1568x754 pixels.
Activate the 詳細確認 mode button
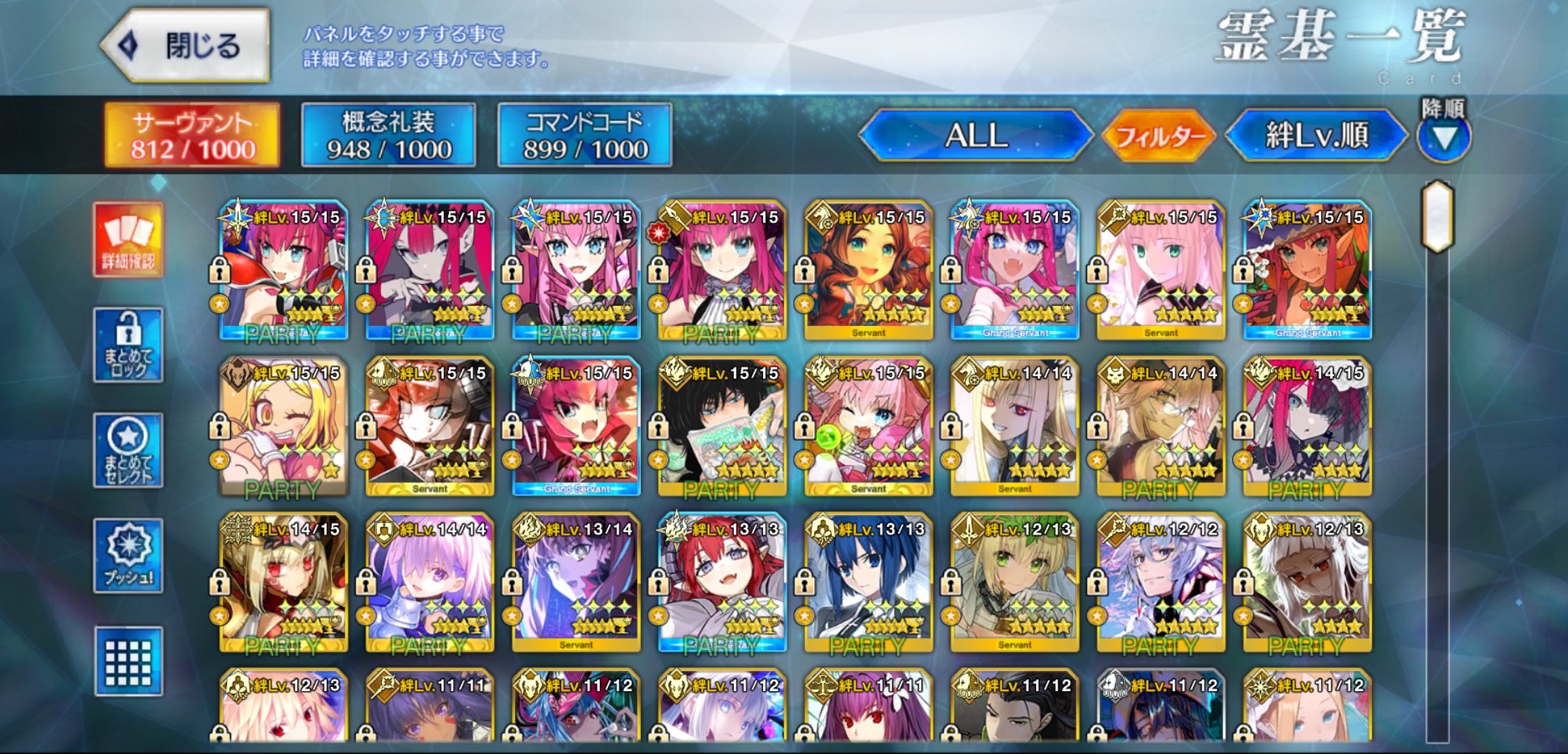128,240
